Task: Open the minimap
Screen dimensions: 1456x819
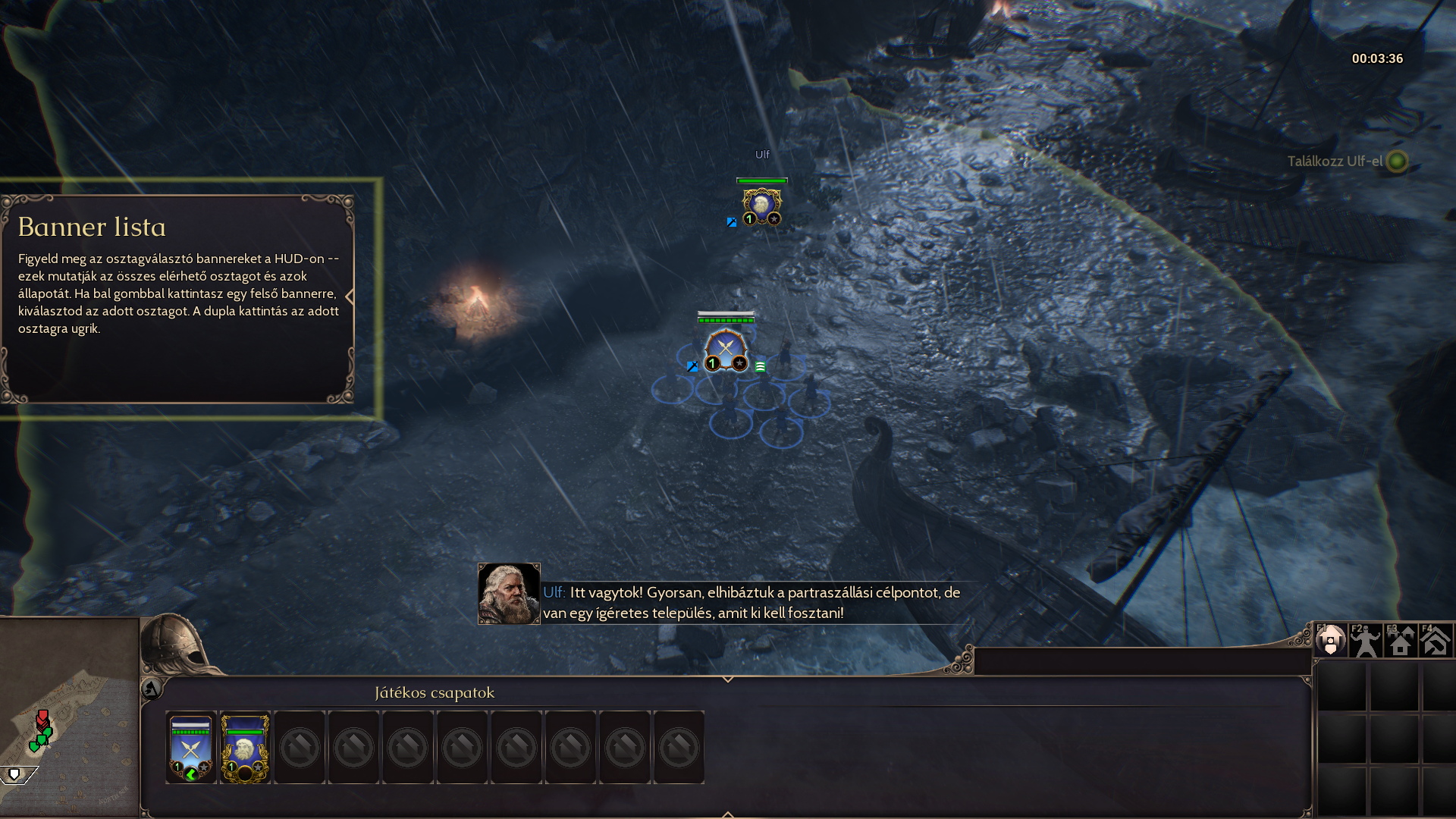Action: (x=69, y=717)
